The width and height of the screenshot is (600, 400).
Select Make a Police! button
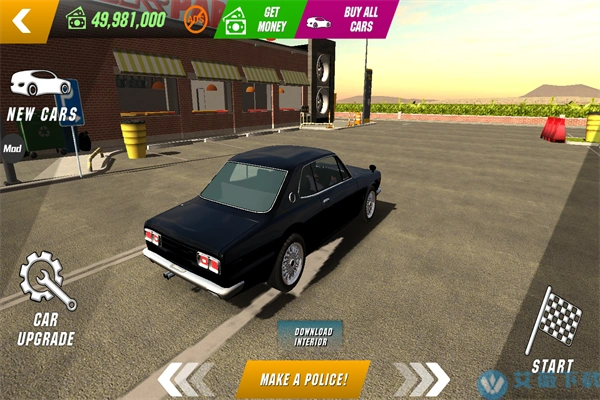[x=303, y=379]
